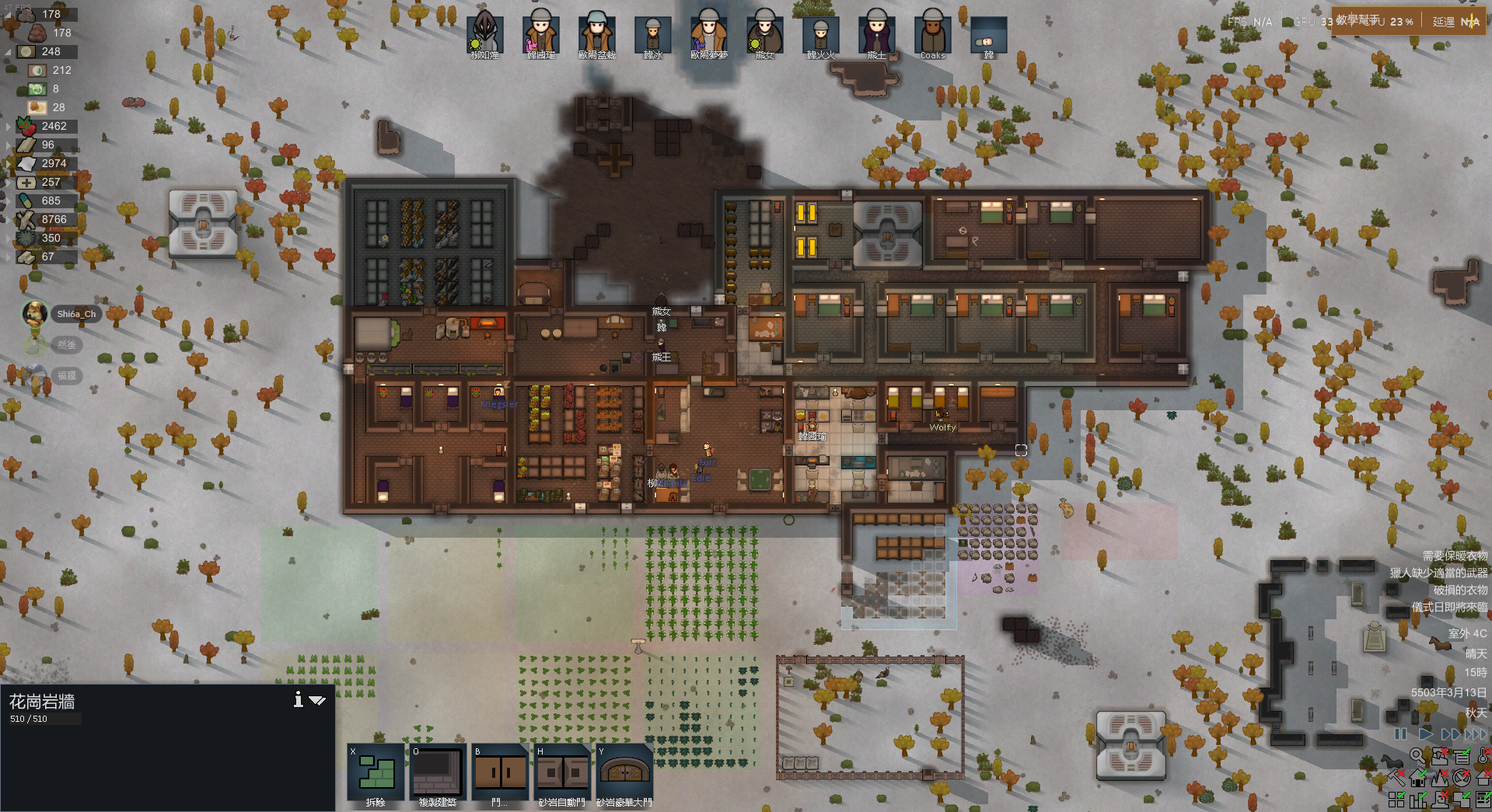The image size is (1492, 812).
Task: Set game speed to normal play
Action: coord(1425,734)
